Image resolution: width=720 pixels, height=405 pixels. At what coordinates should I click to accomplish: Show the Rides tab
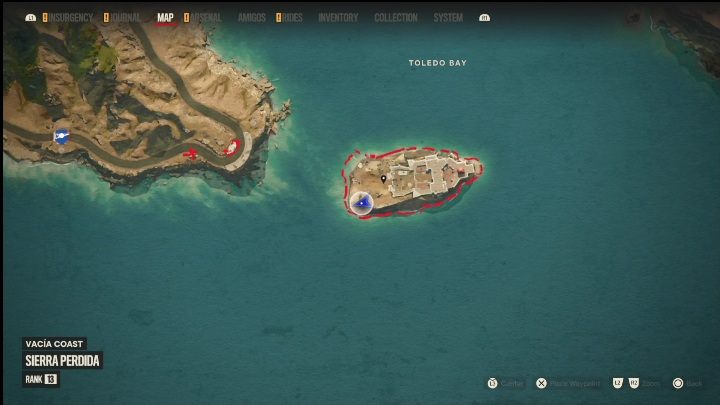pyautogui.click(x=291, y=18)
